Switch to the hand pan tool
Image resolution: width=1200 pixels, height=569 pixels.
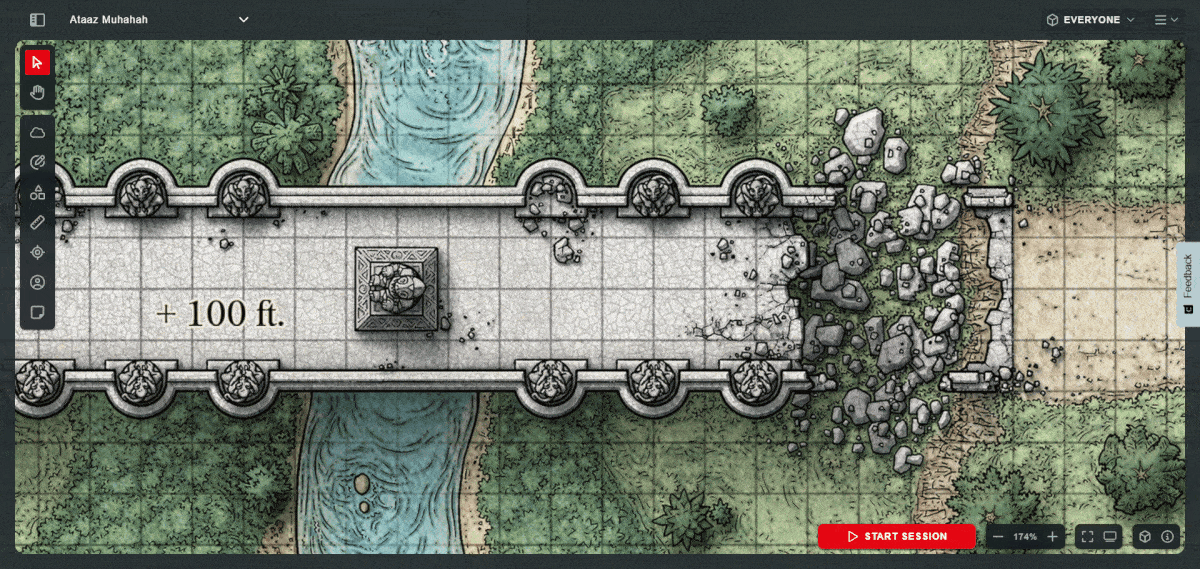[x=37, y=93]
